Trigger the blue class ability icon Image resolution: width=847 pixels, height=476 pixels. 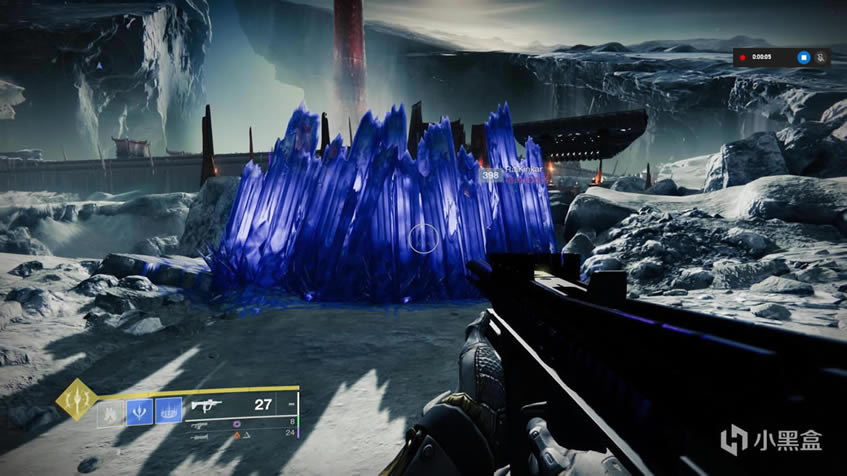pyautogui.click(x=168, y=411)
